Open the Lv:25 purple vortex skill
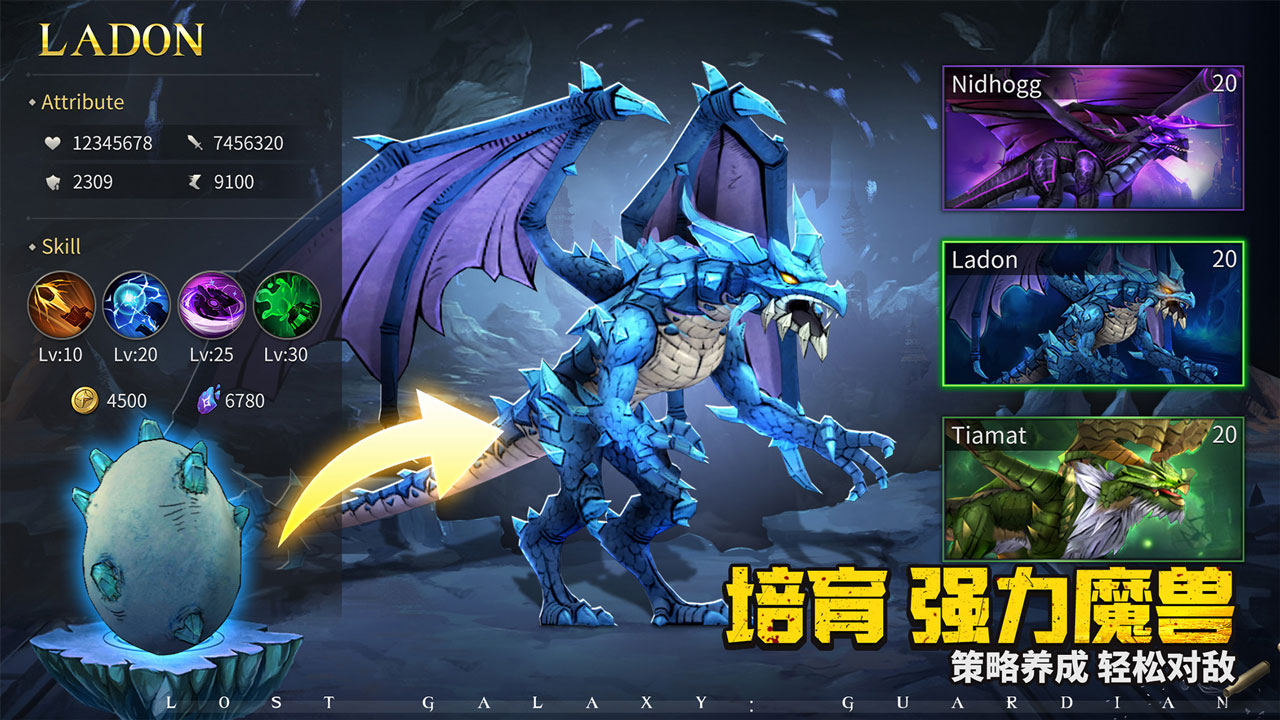 [x=212, y=305]
